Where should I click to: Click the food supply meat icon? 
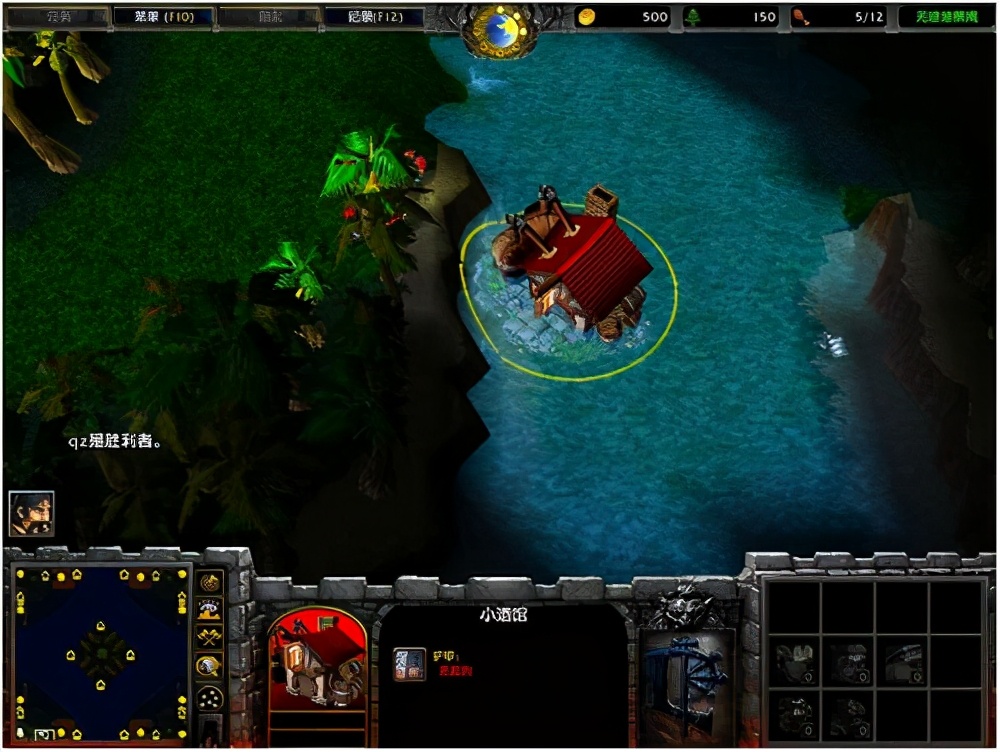[x=800, y=17]
